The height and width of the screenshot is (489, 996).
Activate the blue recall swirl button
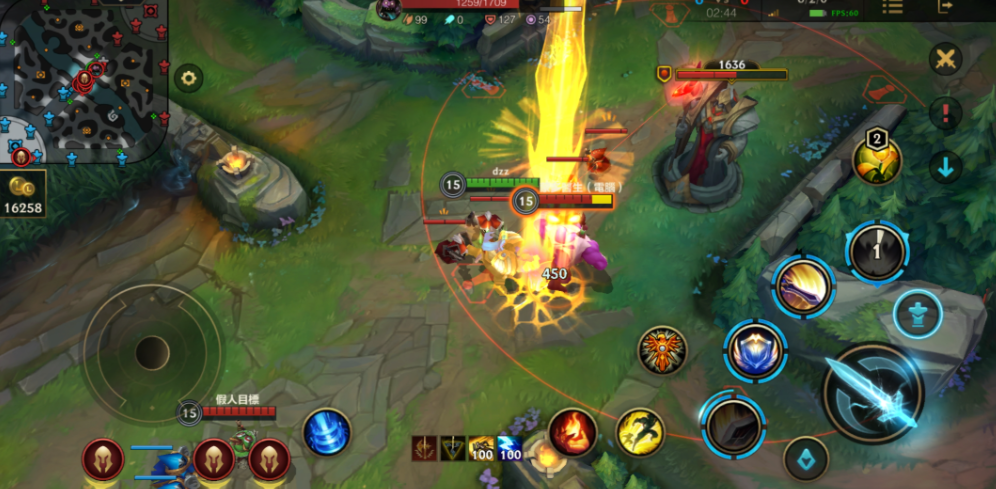pyautogui.click(x=326, y=434)
